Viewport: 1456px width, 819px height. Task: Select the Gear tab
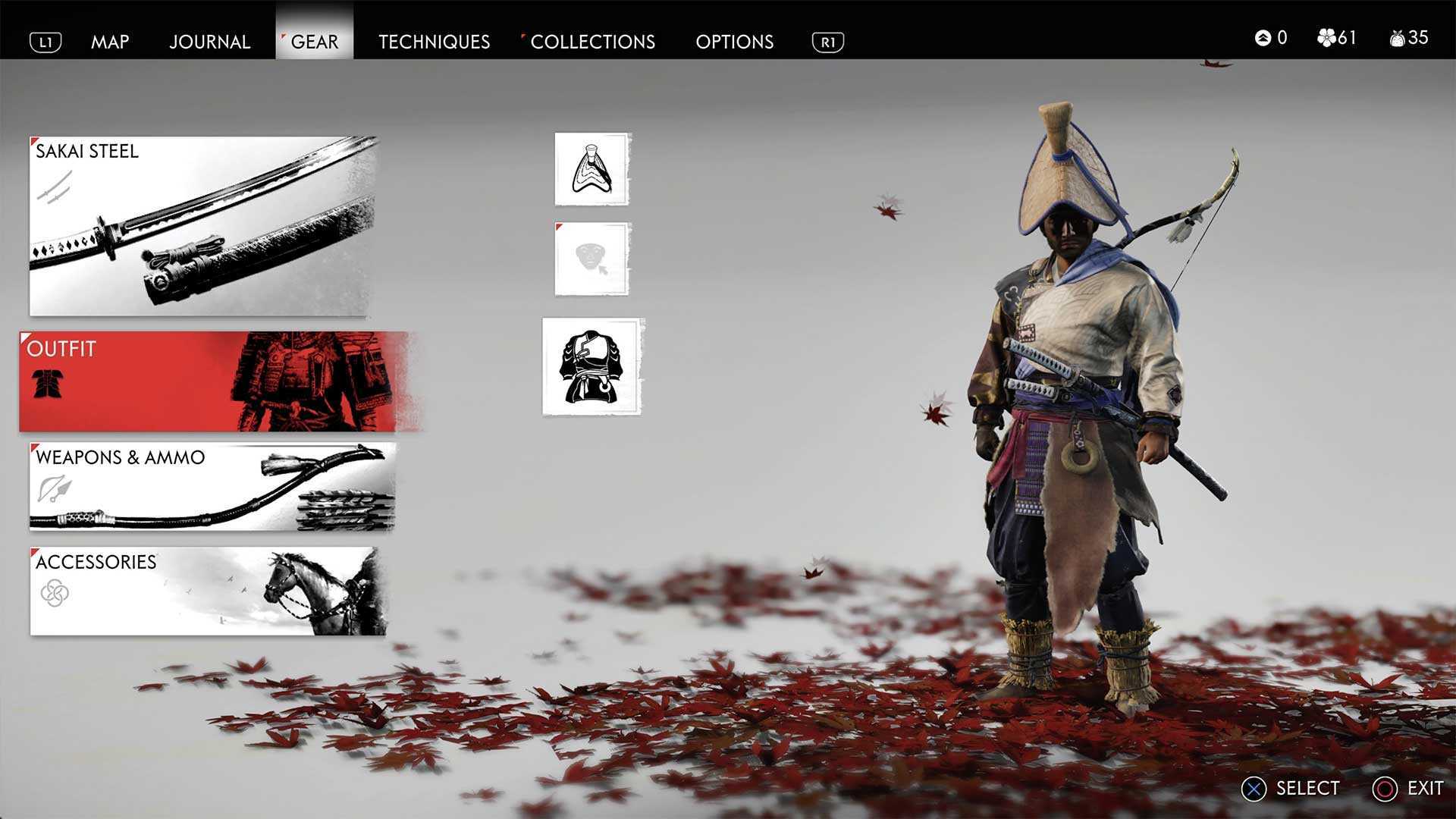[314, 42]
